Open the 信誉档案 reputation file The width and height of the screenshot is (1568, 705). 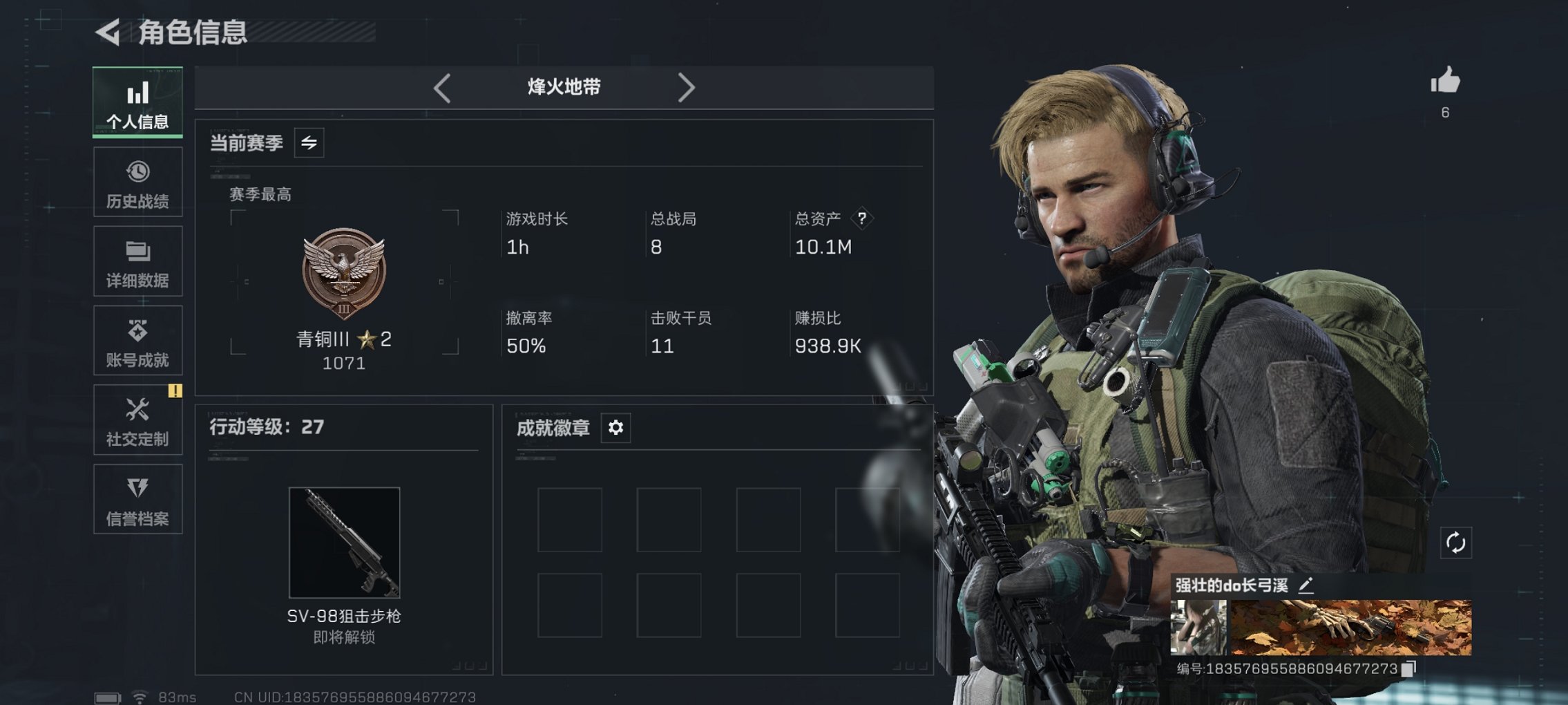pyautogui.click(x=137, y=500)
